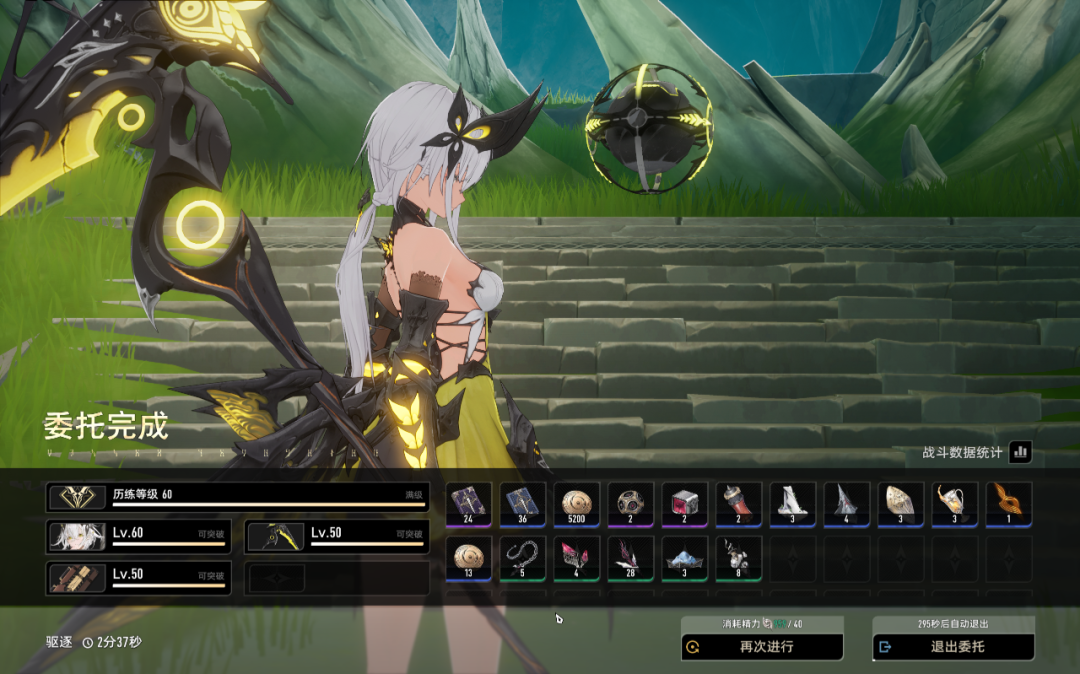Select the reward slot showing 5200 coins

click(x=577, y=504)
